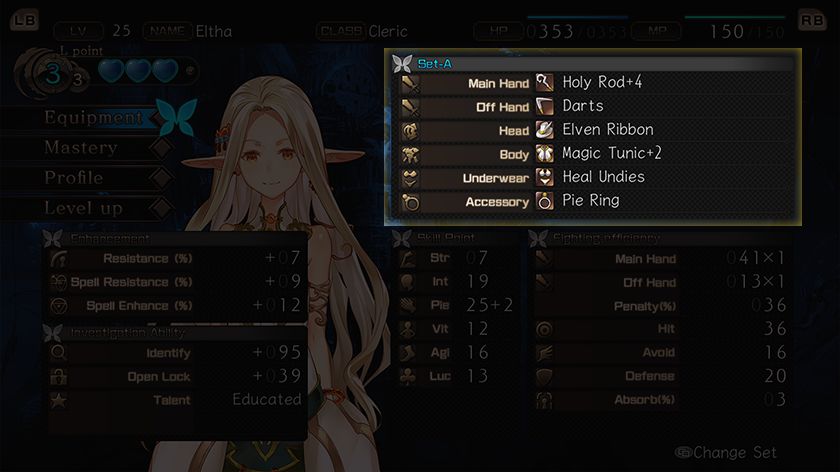
Task: Click the Set-A equipment set header
Action: point(433,62)
